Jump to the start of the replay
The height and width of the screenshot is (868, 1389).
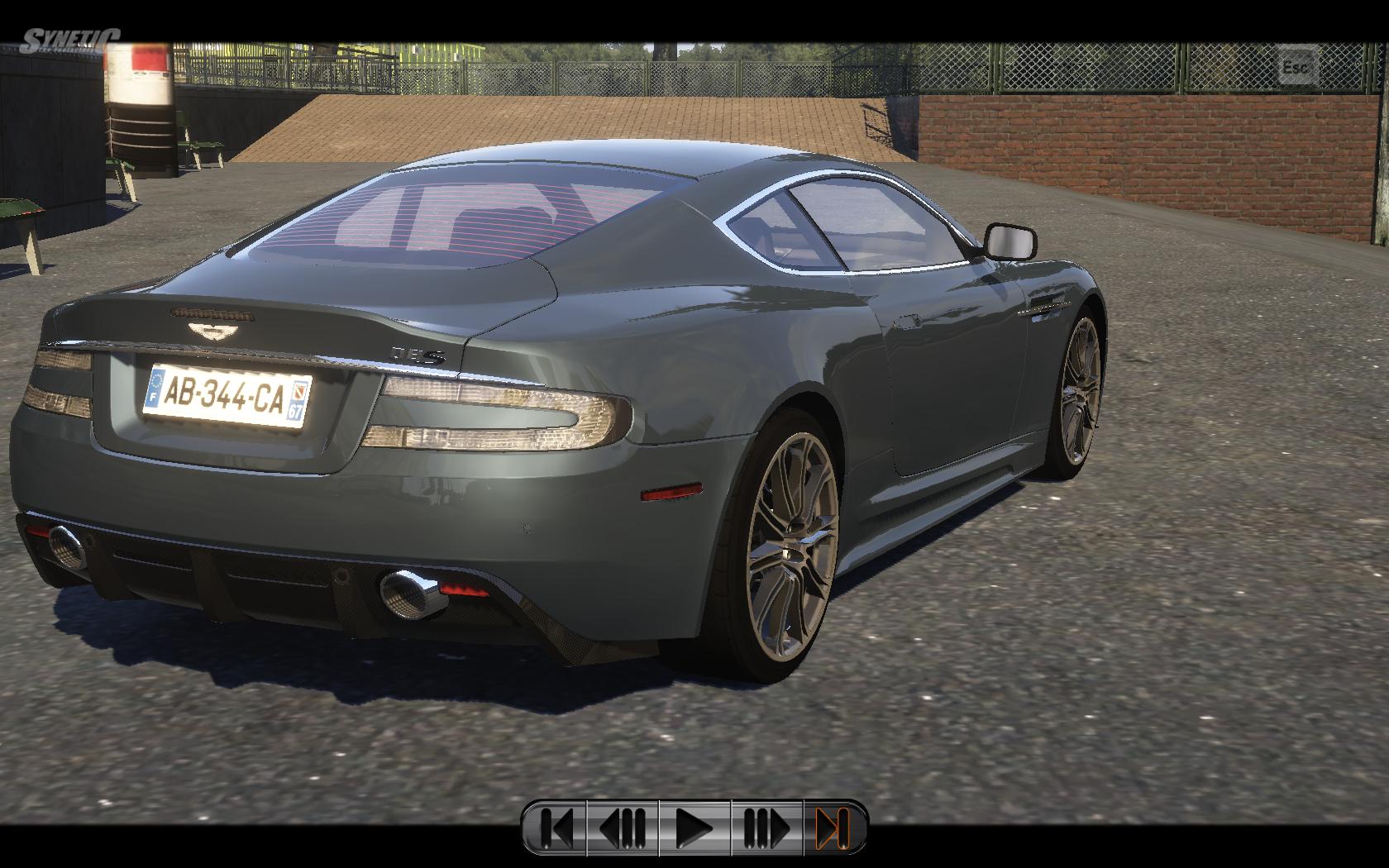click(x=556, y=827)
